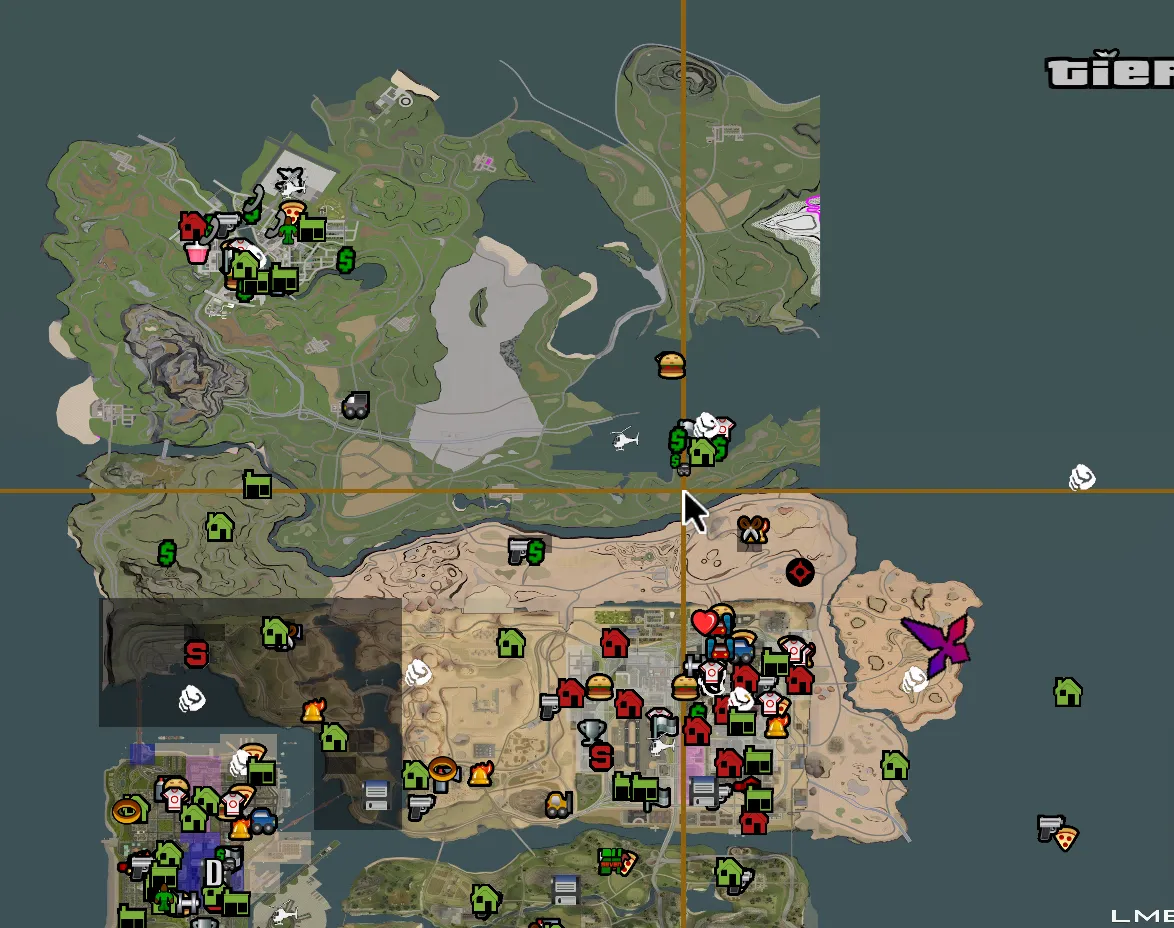Select the scissors barber shop marker
The width and height of the screenshot is (1174, 928).
tap(752, 530)
